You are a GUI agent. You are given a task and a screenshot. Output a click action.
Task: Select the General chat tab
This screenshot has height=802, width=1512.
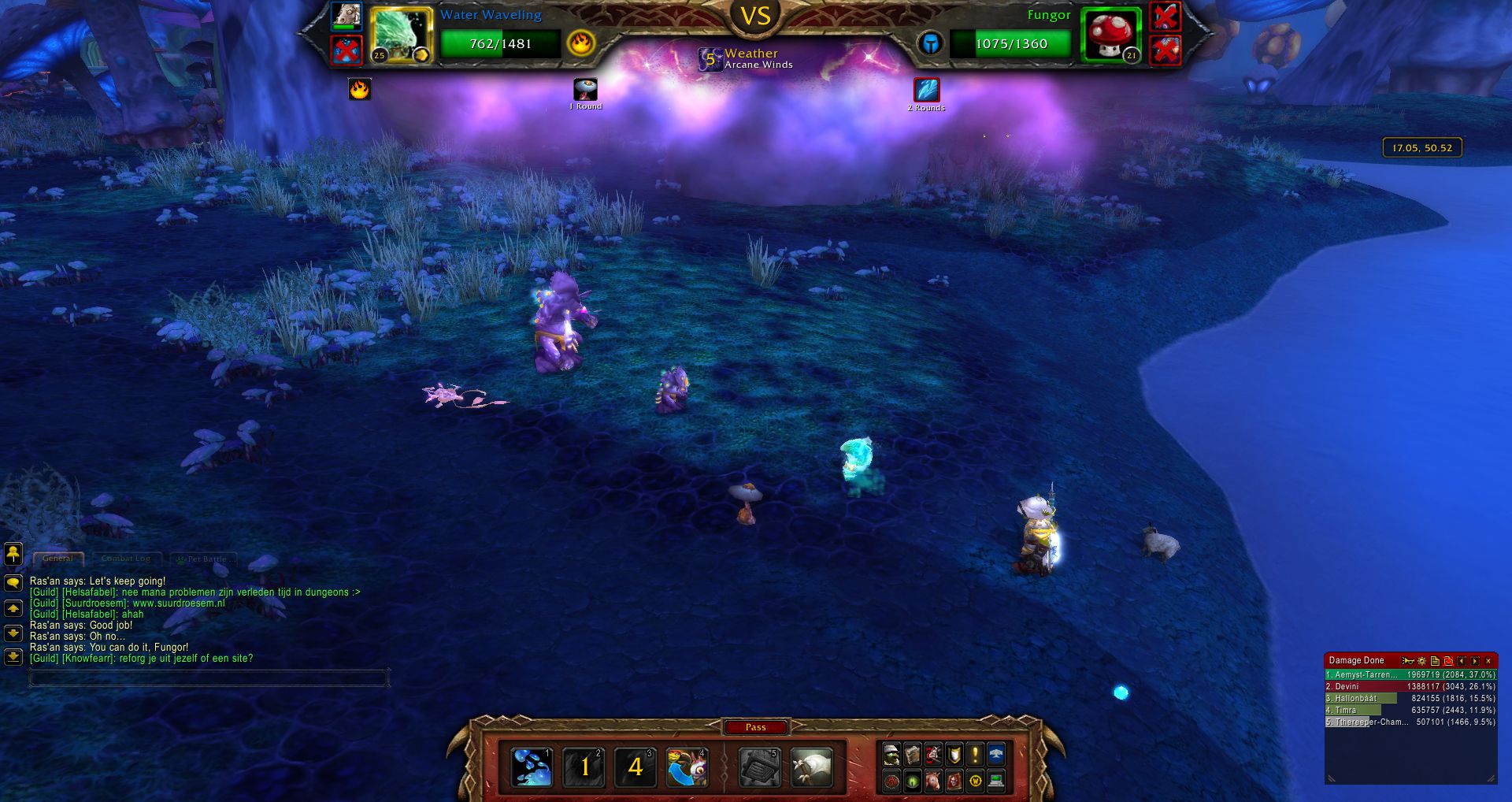coord(58,559)
